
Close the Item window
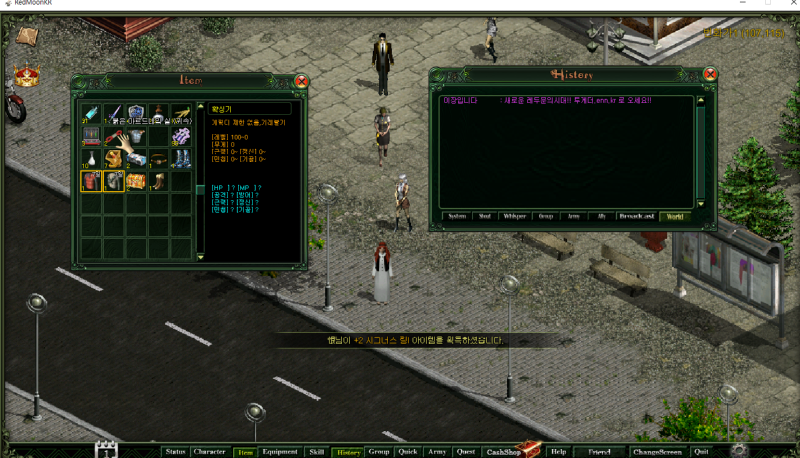[x=302, y=81]
